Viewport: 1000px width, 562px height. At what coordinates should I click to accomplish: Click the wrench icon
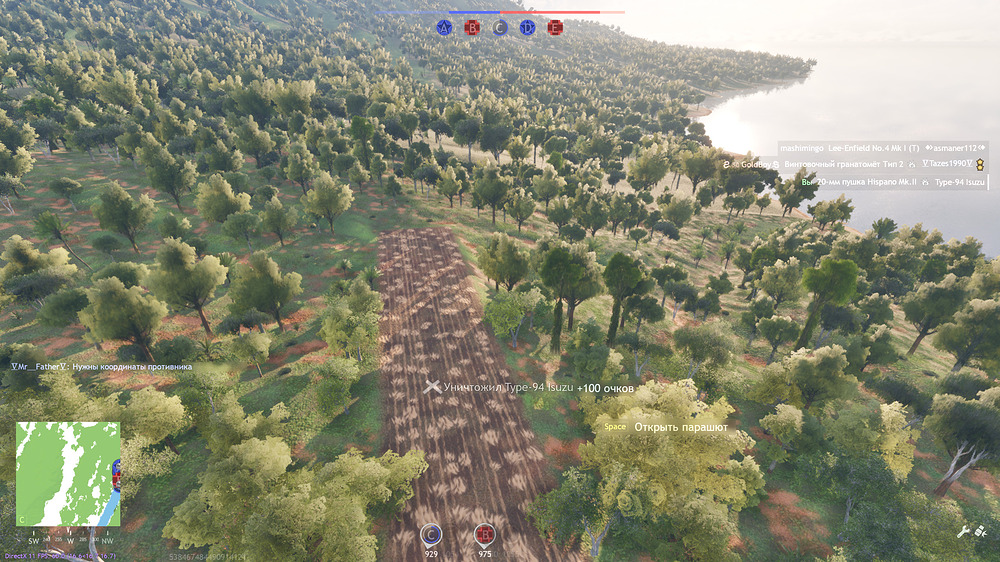(964, 533)
